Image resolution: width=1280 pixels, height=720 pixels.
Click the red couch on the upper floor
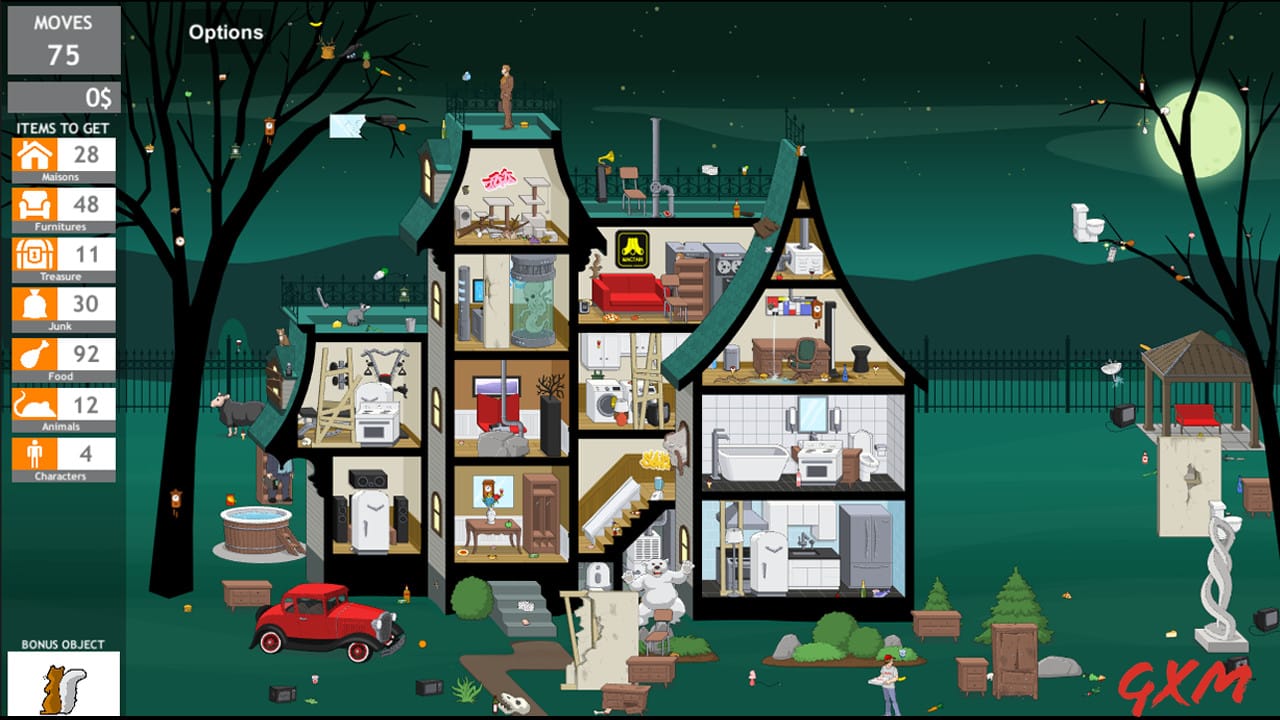[625, 290]
